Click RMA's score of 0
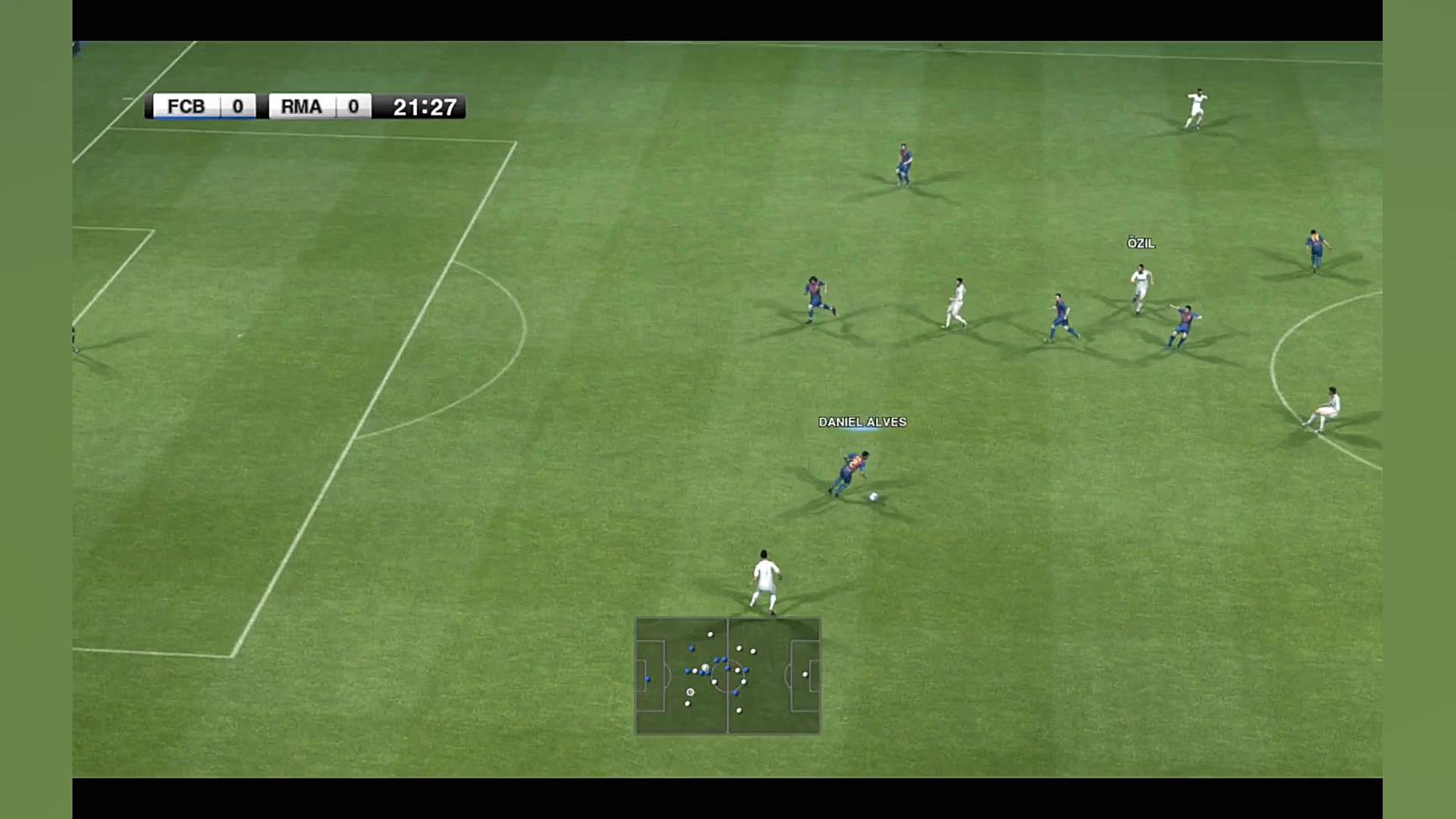This screenshot has height=819, width=1456. 355,107
